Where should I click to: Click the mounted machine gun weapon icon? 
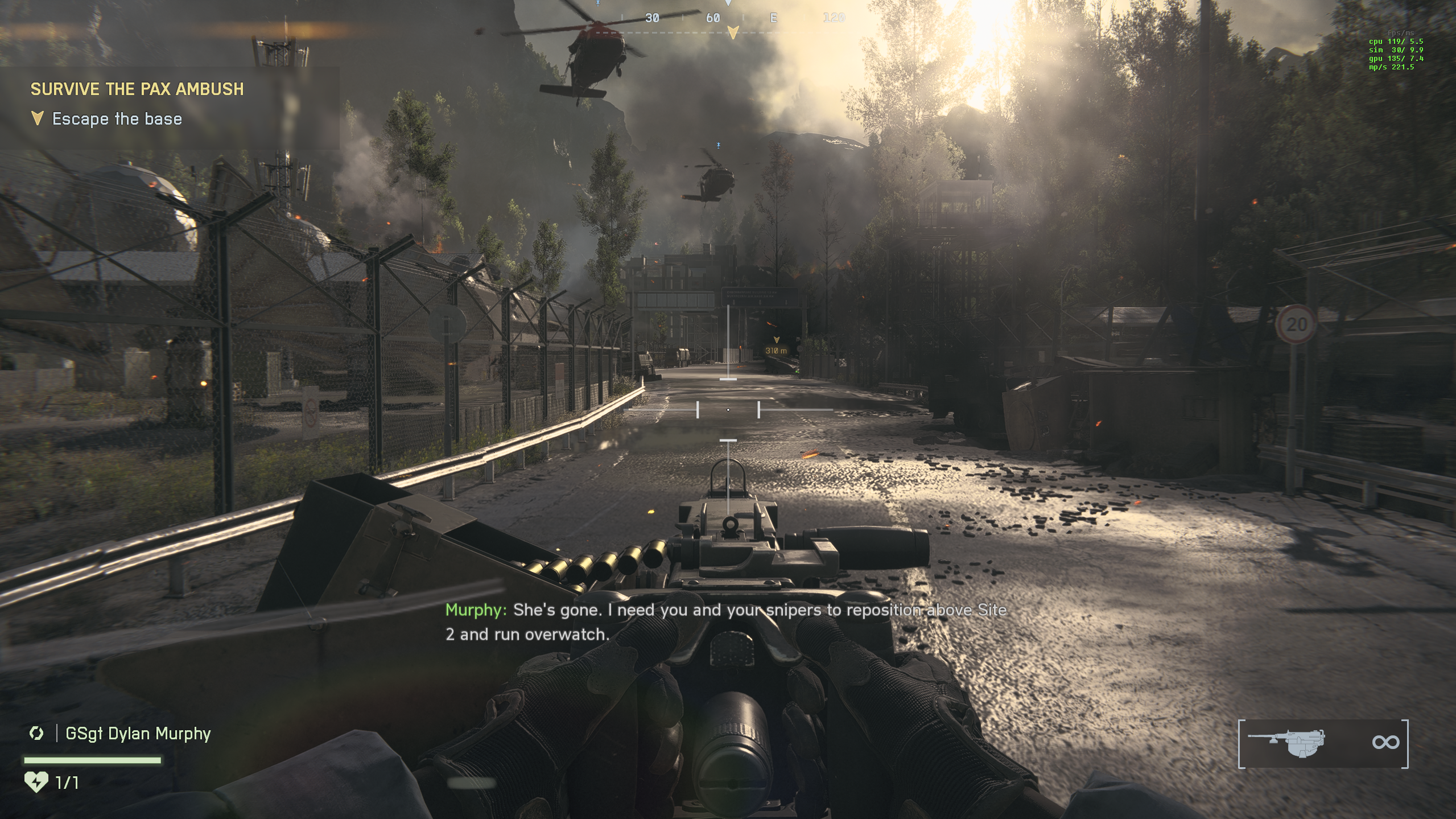click(1287, 743)
